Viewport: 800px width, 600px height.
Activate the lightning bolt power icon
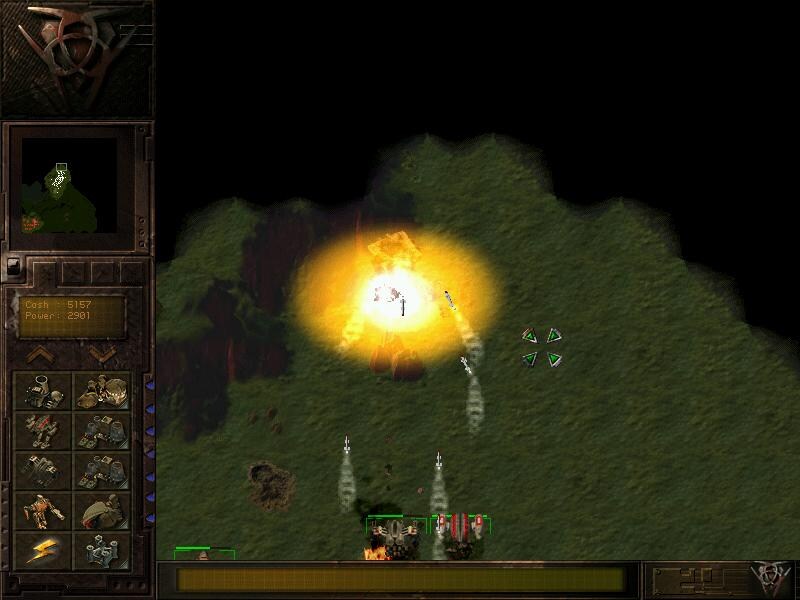(42, 550)
